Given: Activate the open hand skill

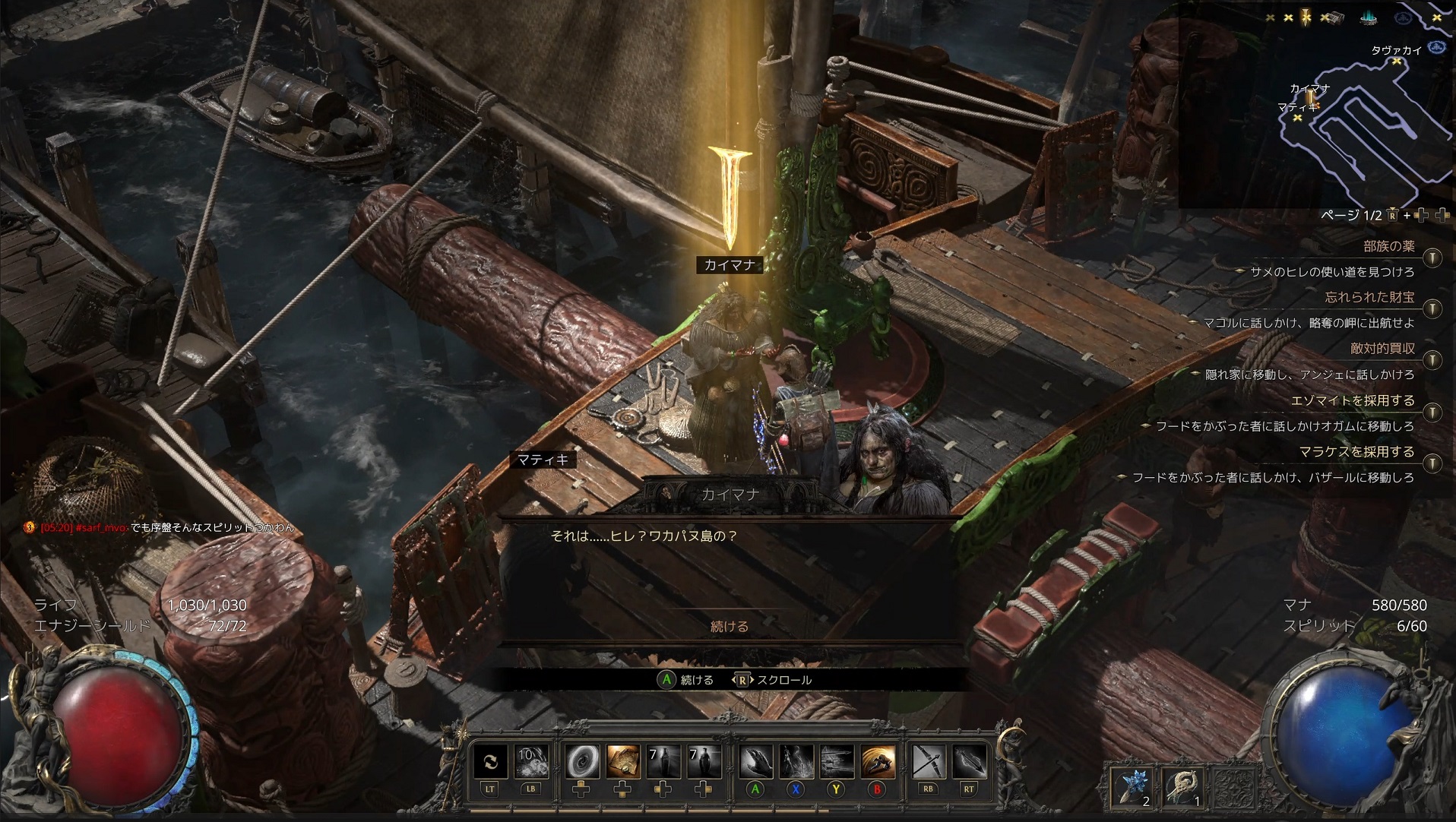Looking at the screenshot, I should [755, 761].
